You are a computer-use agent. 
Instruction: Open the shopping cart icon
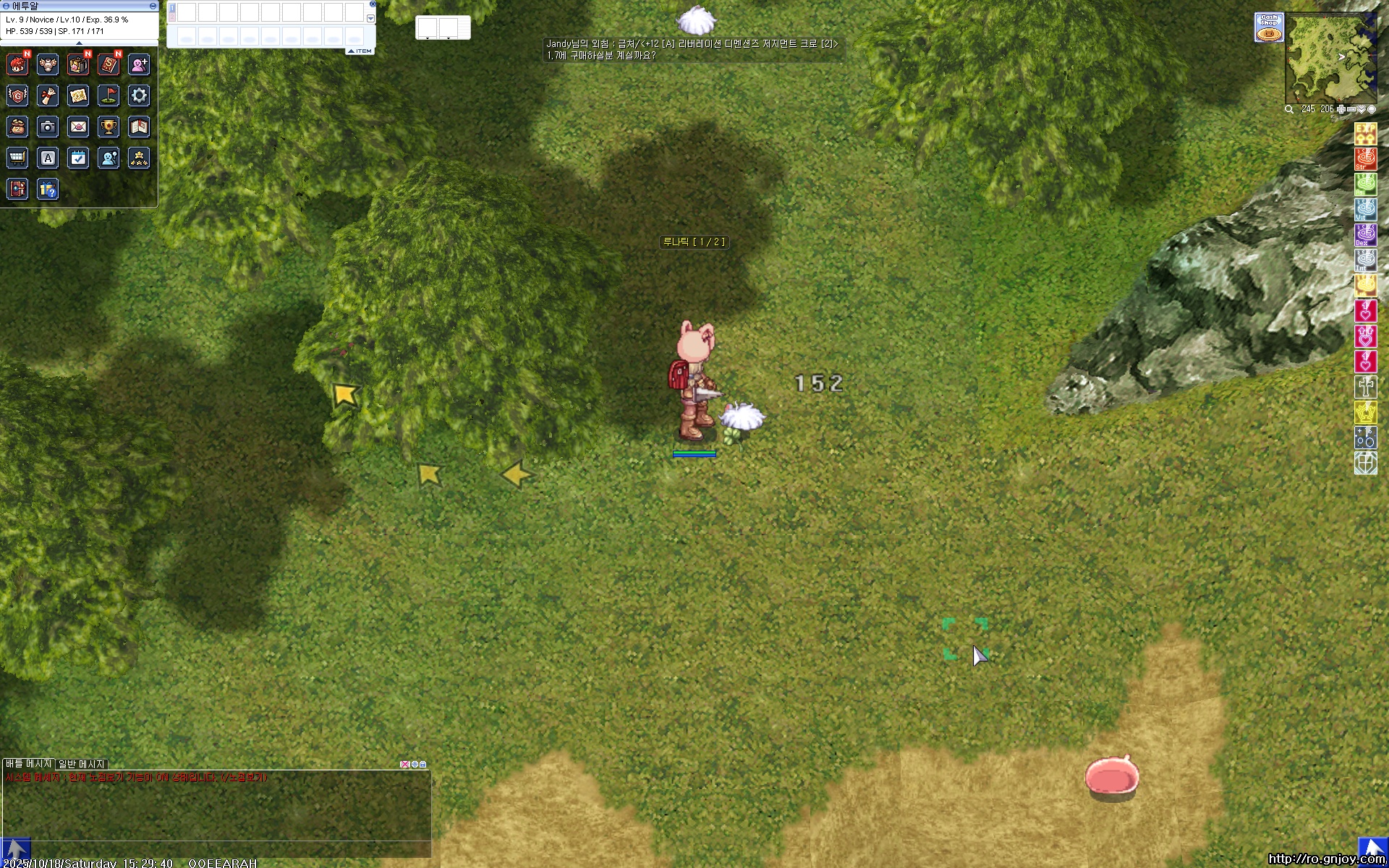[17, 158]
